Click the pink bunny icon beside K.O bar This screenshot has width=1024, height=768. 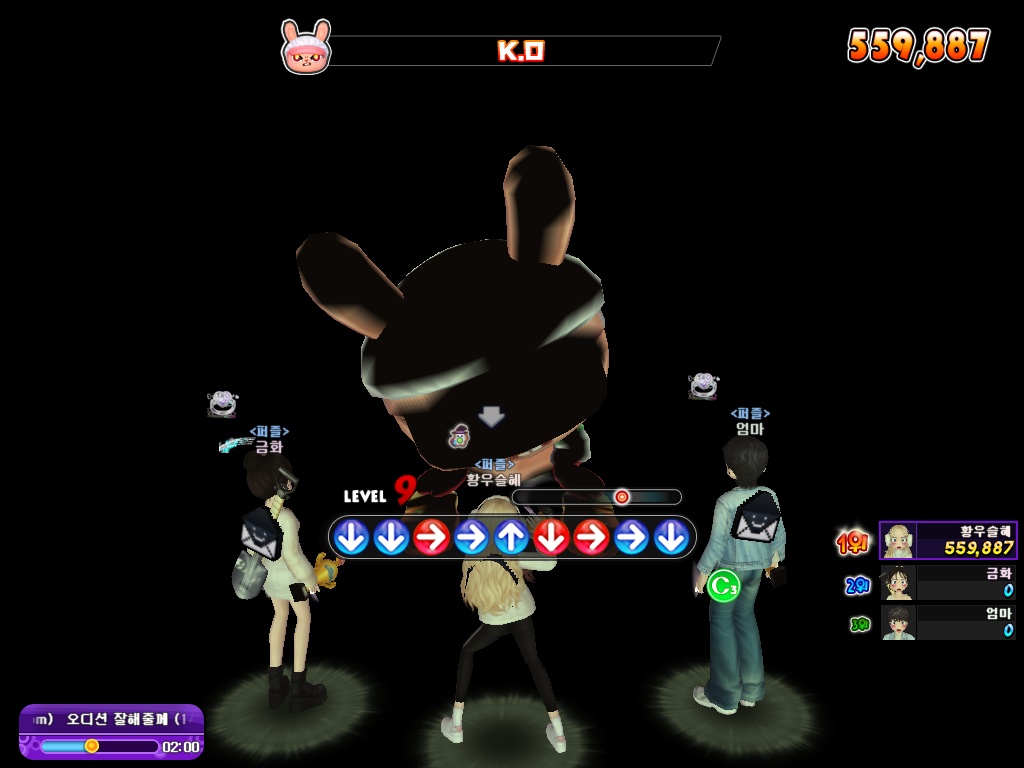305,47
